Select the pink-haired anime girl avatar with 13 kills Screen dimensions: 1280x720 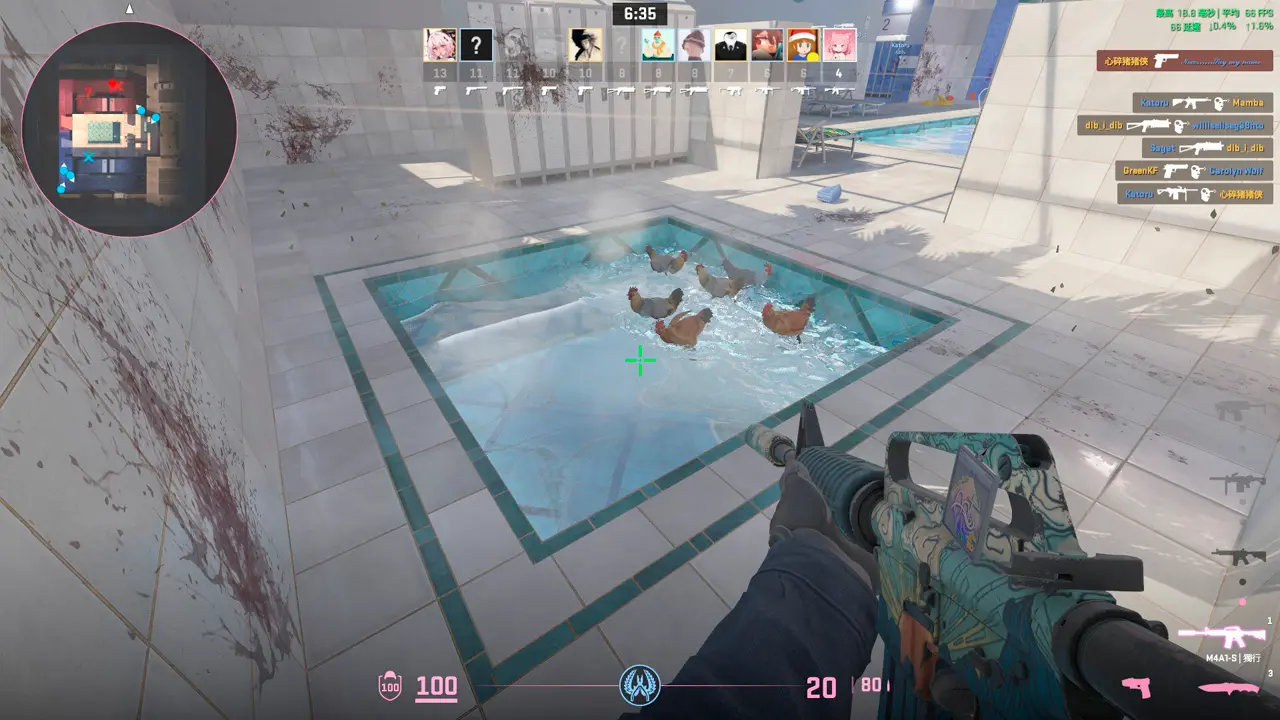[x=440, y=45]
